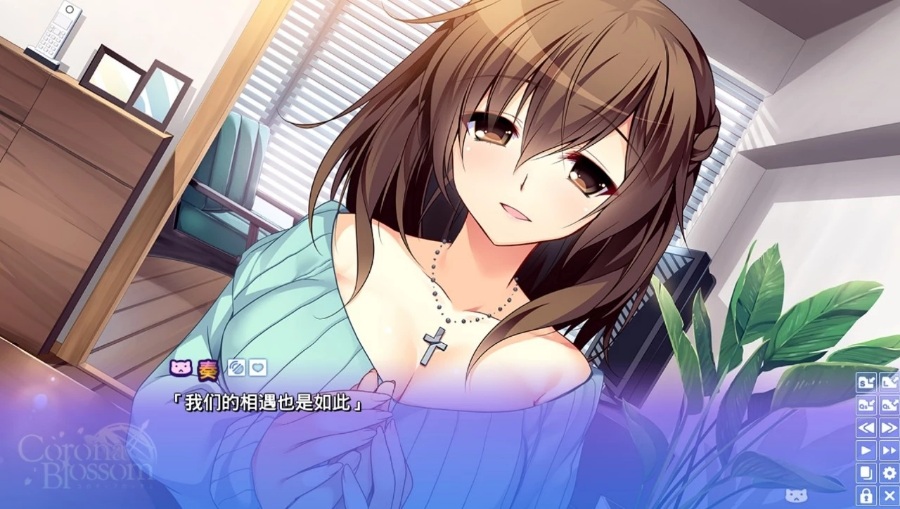Screen dimensions: 900x509
Task: Jump forward with the double right outline arrow
Action: coord(888,428)
